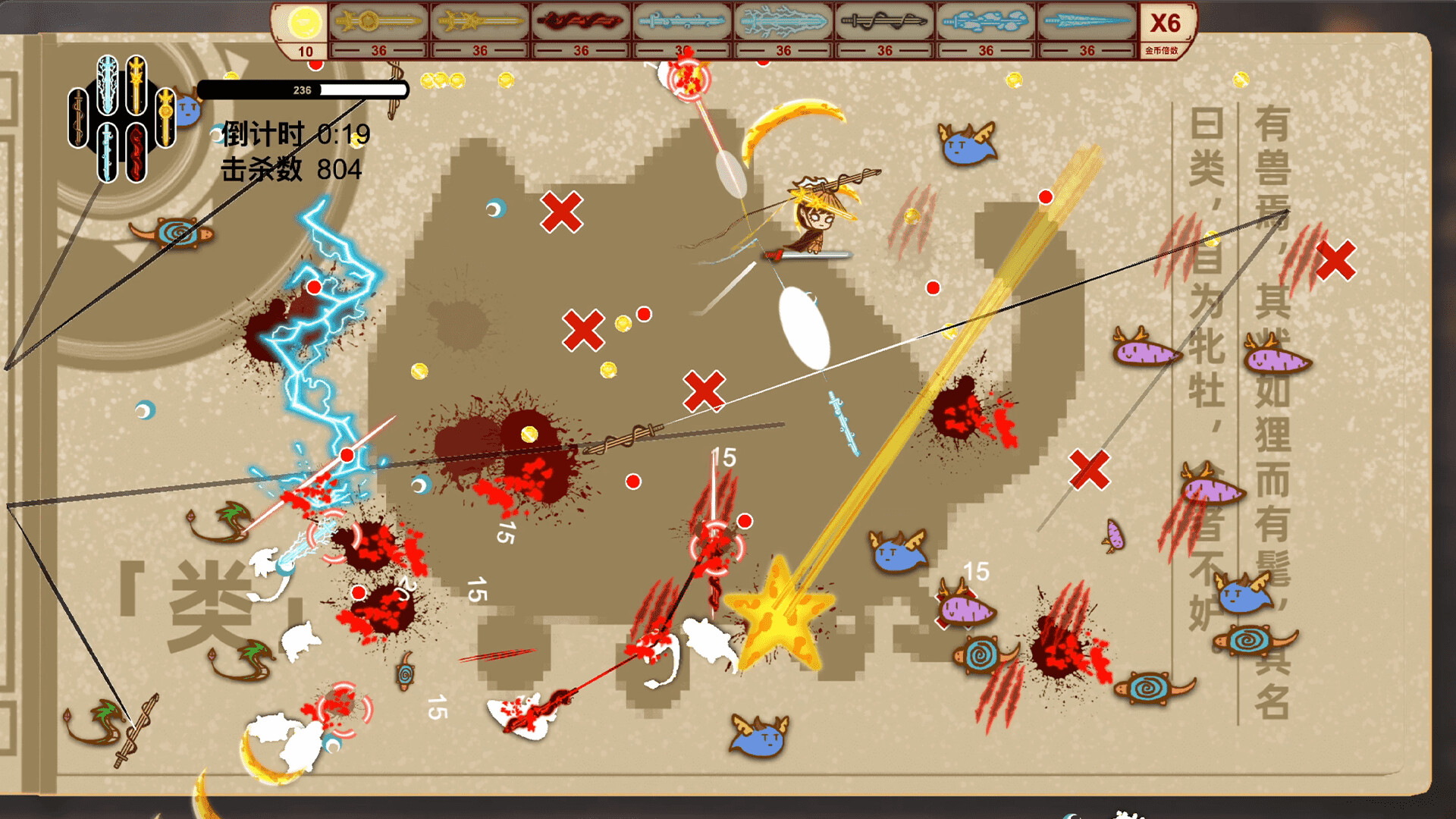1456x819 pixels.
Task: Select the red flame sword weapon
Action: (580, 23)
